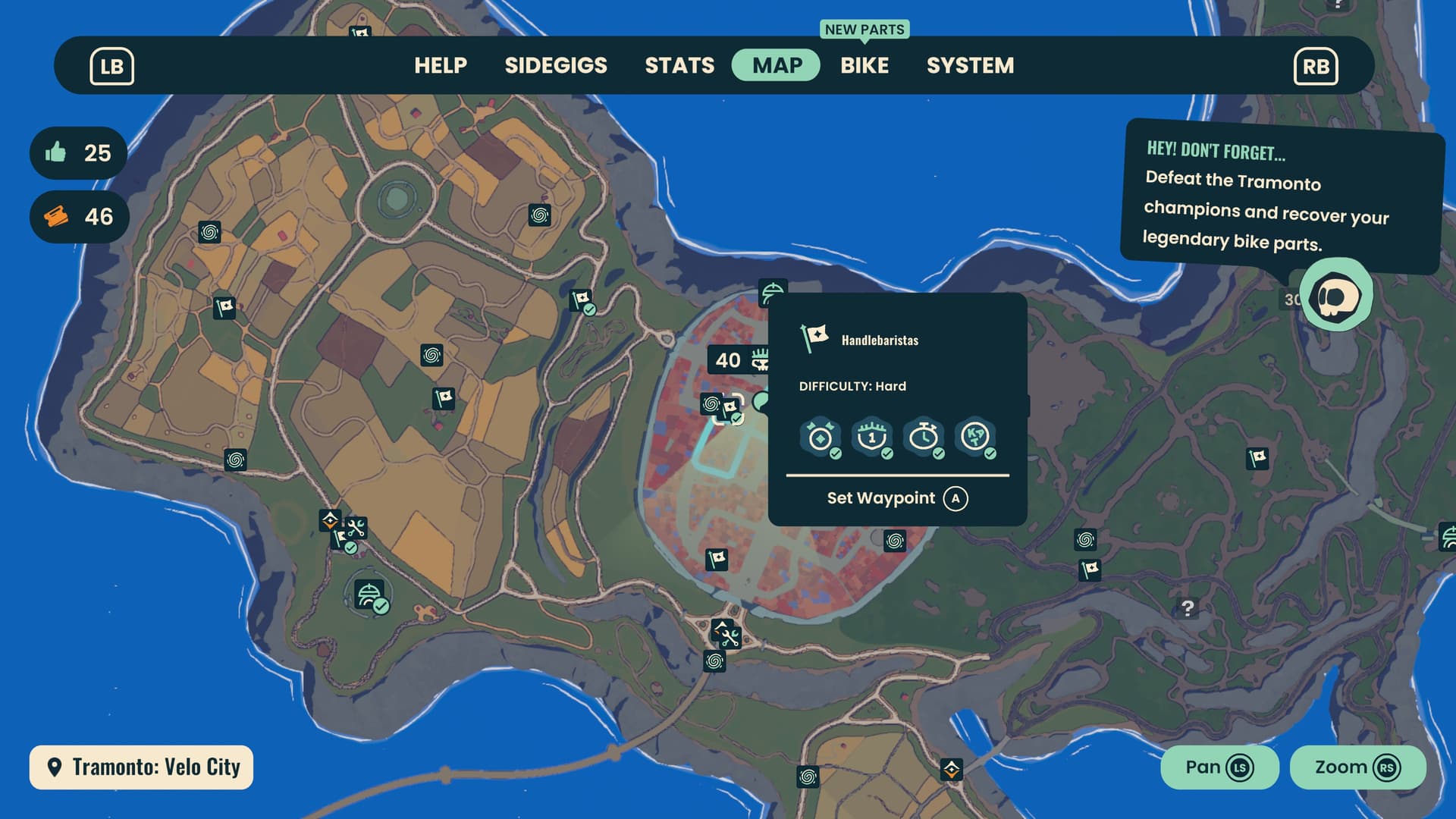The image size is (1456, 819).
Task: Select the race flag marker on the far east
Action: pyautogui.click(x=1257, y=458)
